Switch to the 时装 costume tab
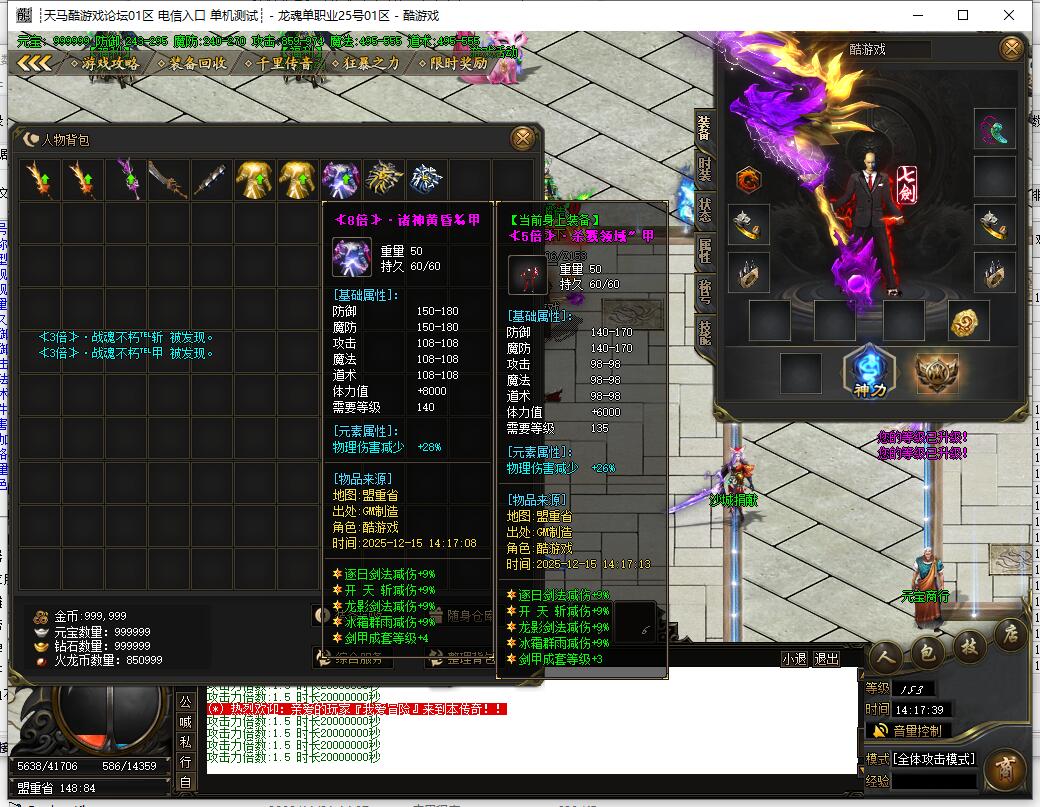1040x807 pixels. coord(705,169)
